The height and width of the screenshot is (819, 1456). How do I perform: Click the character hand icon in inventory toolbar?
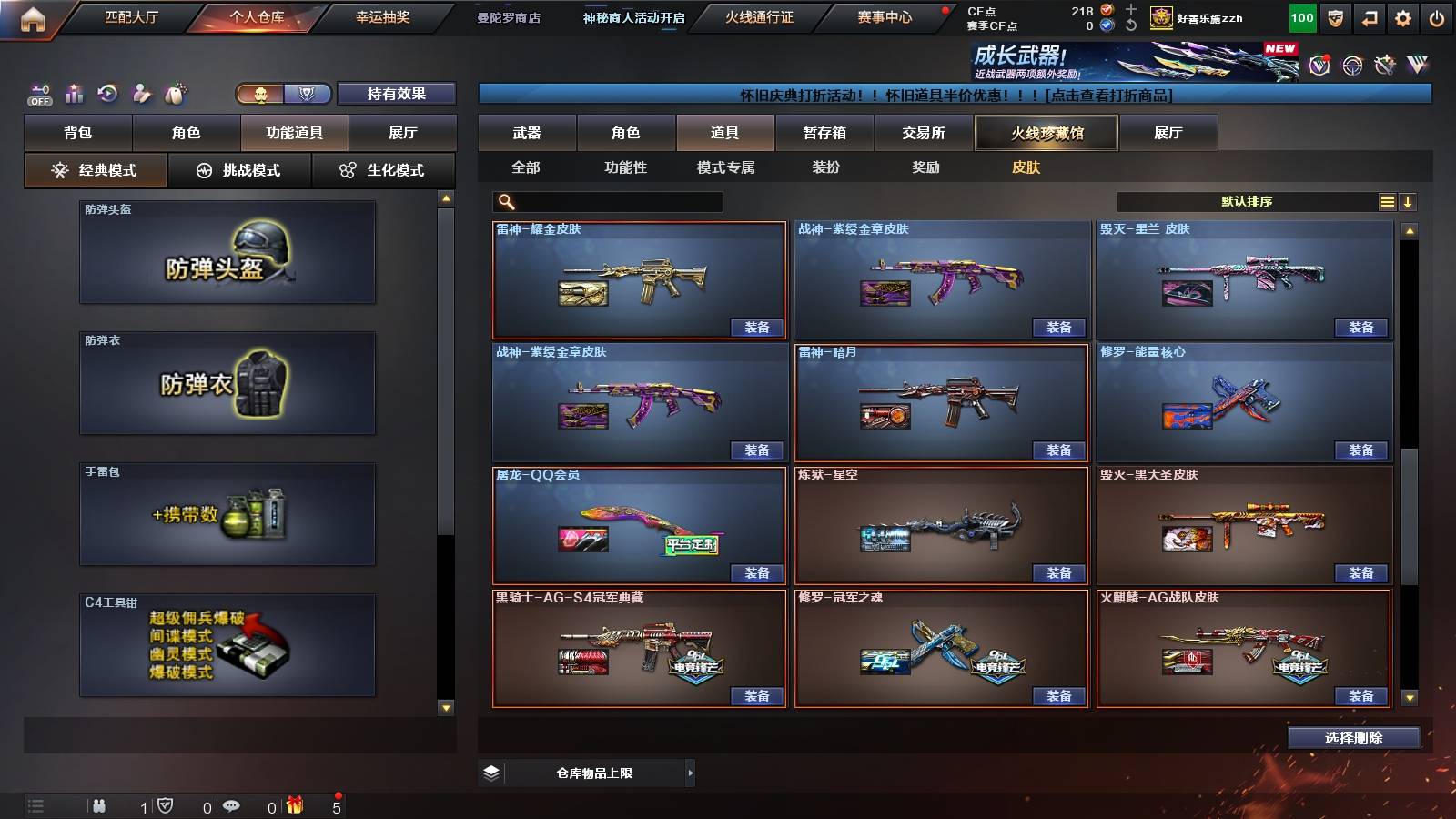click(x=142, y=92)
